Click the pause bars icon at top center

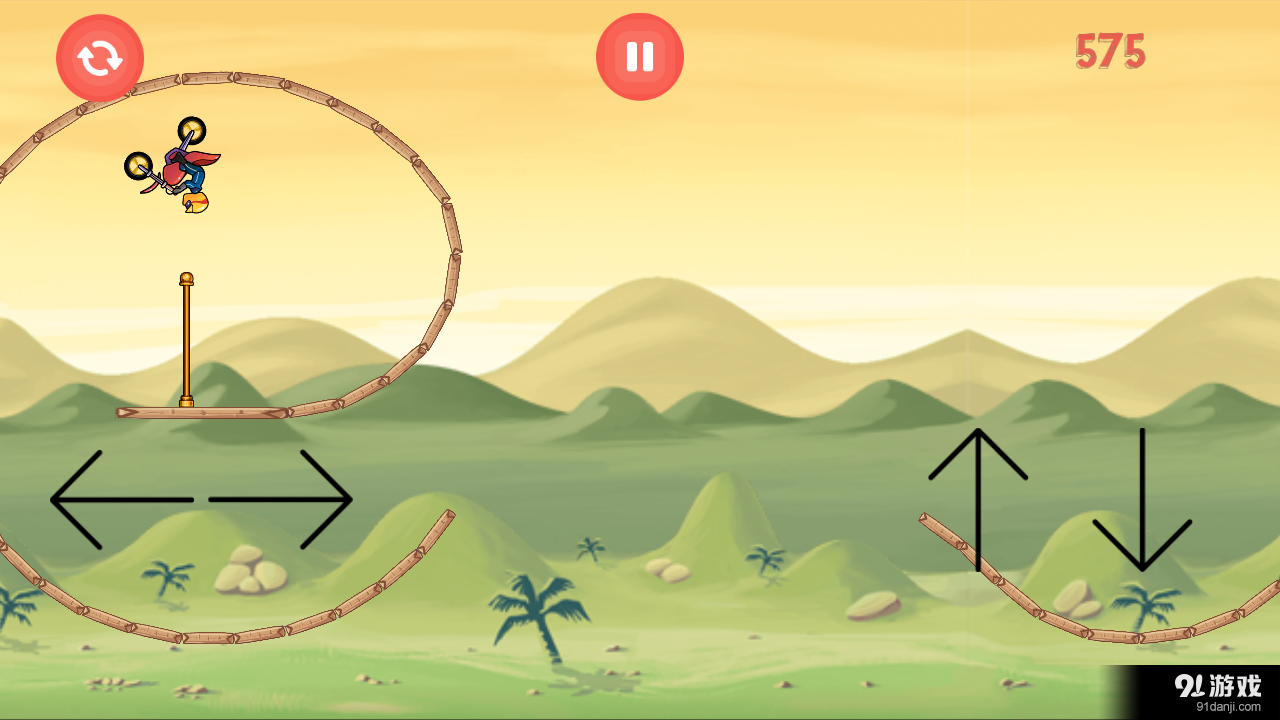pos(639,56)
